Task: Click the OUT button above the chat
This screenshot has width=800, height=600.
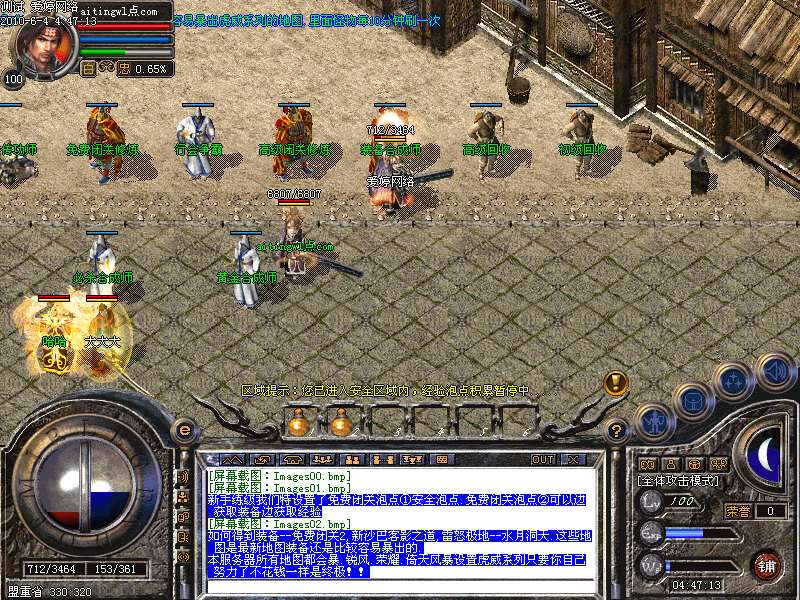Action: 542,459
